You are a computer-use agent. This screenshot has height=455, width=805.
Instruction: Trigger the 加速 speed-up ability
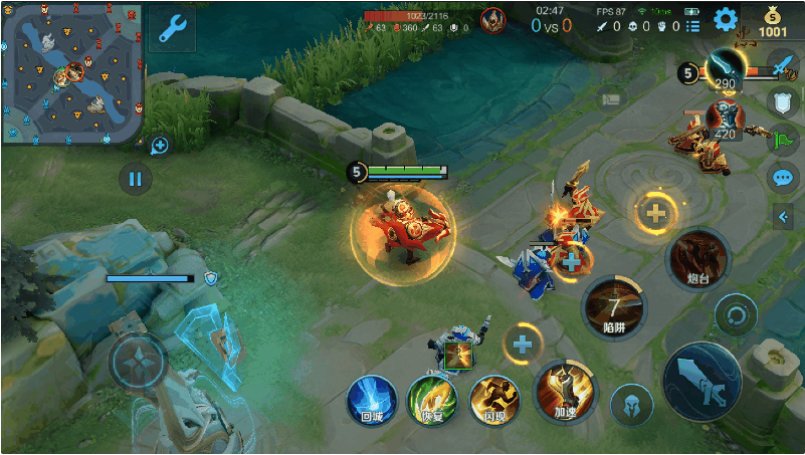(565, 392)
